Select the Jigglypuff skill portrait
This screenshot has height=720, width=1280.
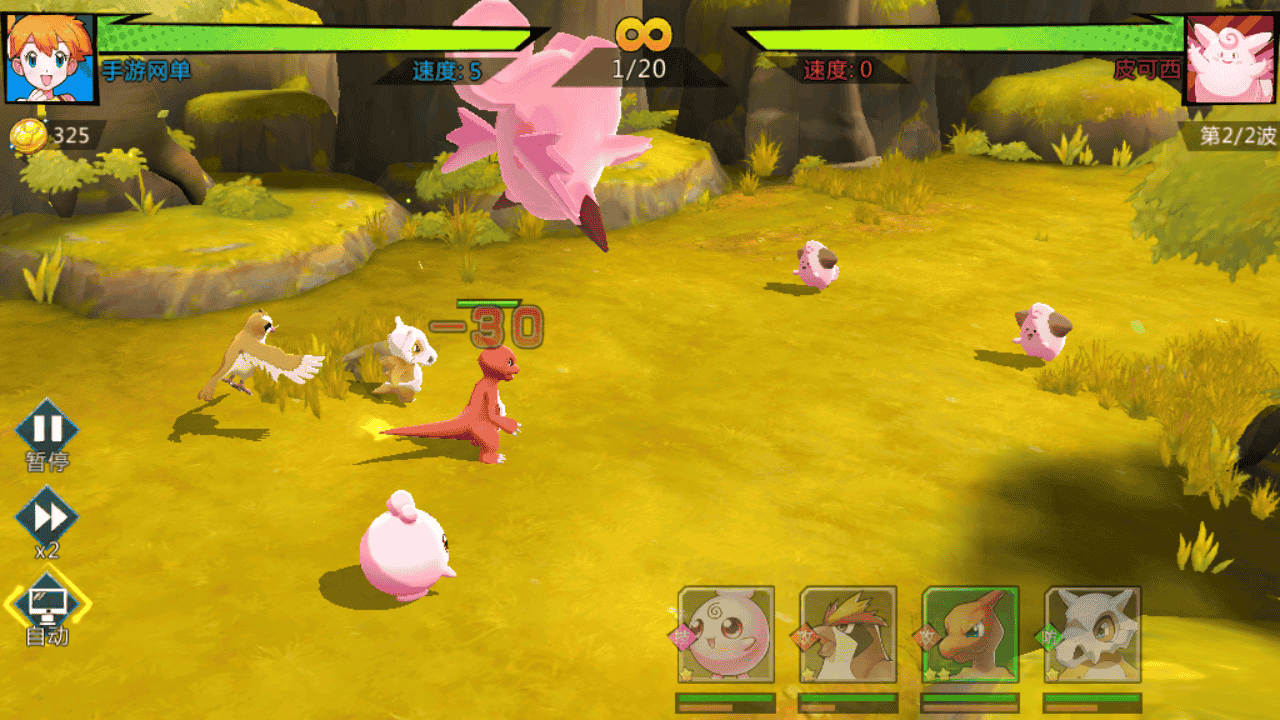click(x=726, y=635)
